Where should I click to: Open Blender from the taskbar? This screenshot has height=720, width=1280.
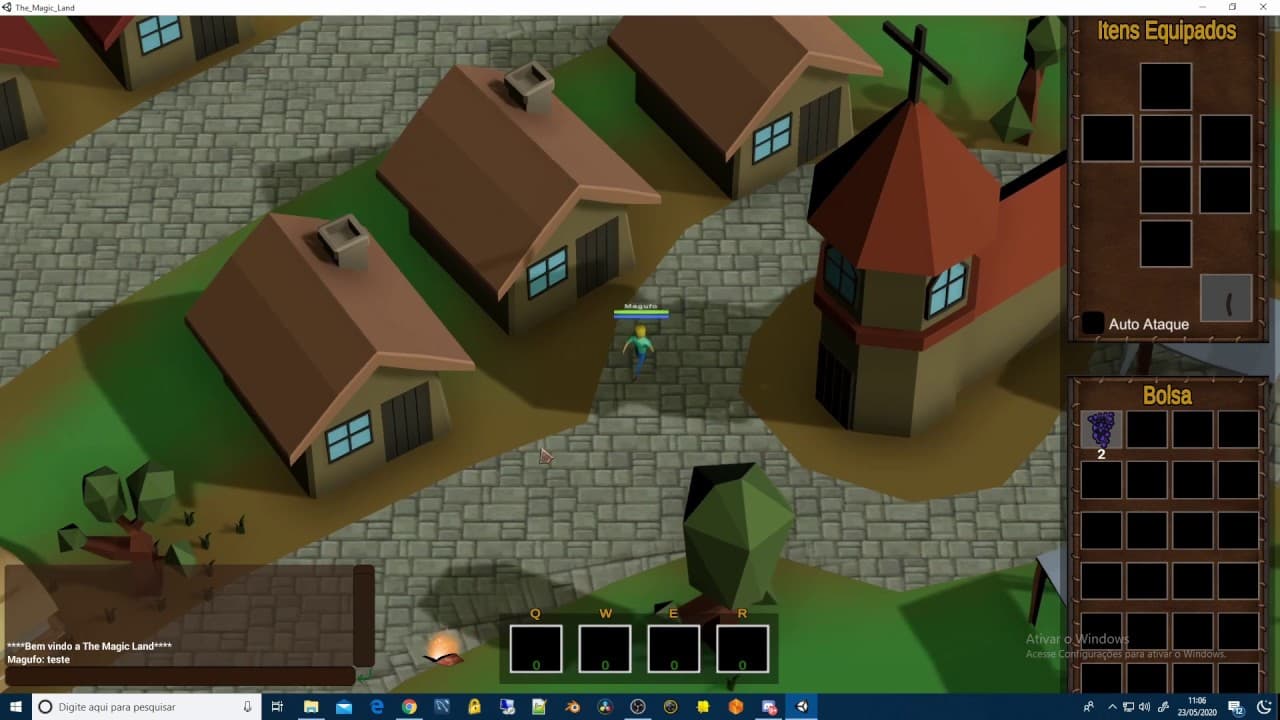[x=572, y=706]
